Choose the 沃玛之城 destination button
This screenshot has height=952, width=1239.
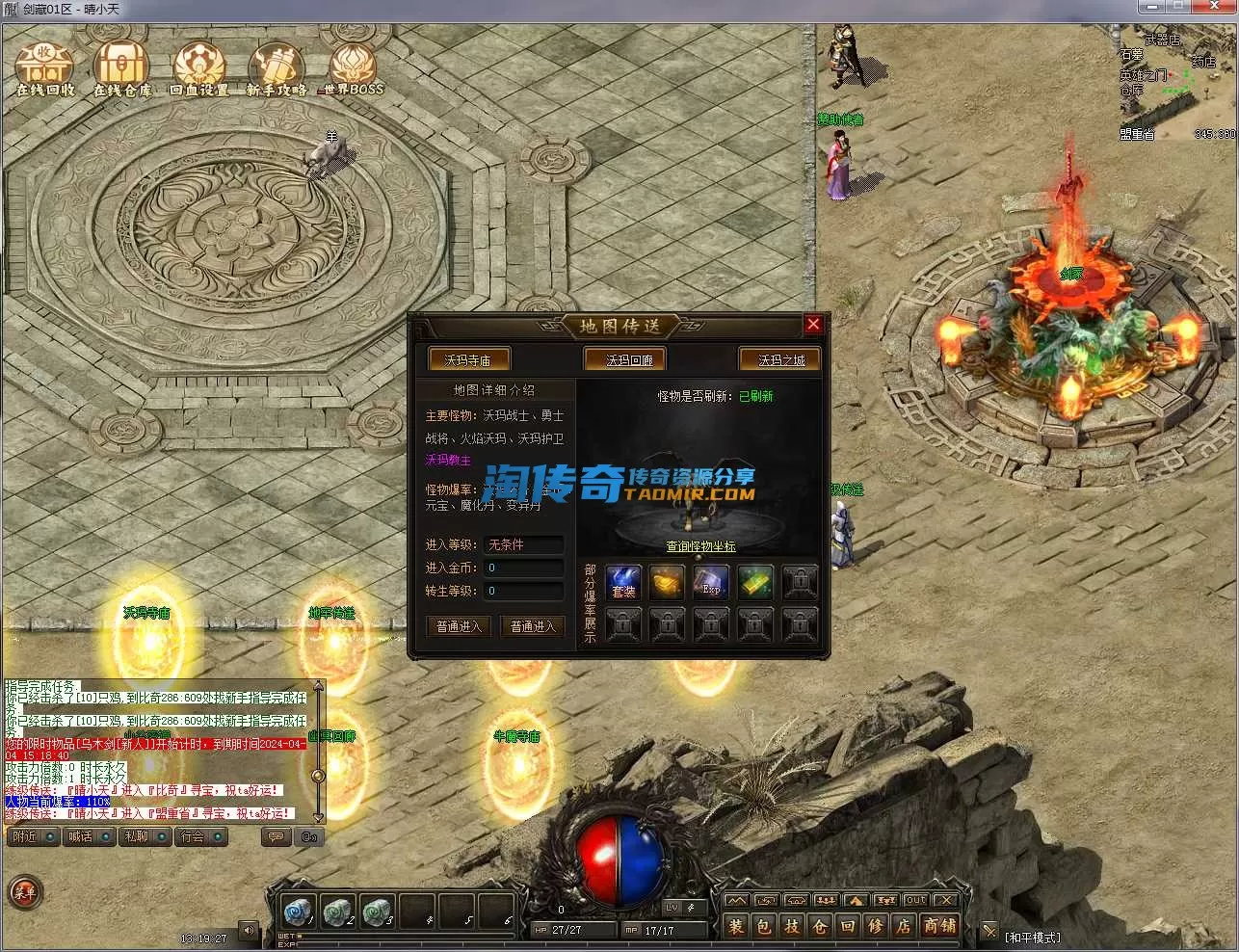click(780, 359)
